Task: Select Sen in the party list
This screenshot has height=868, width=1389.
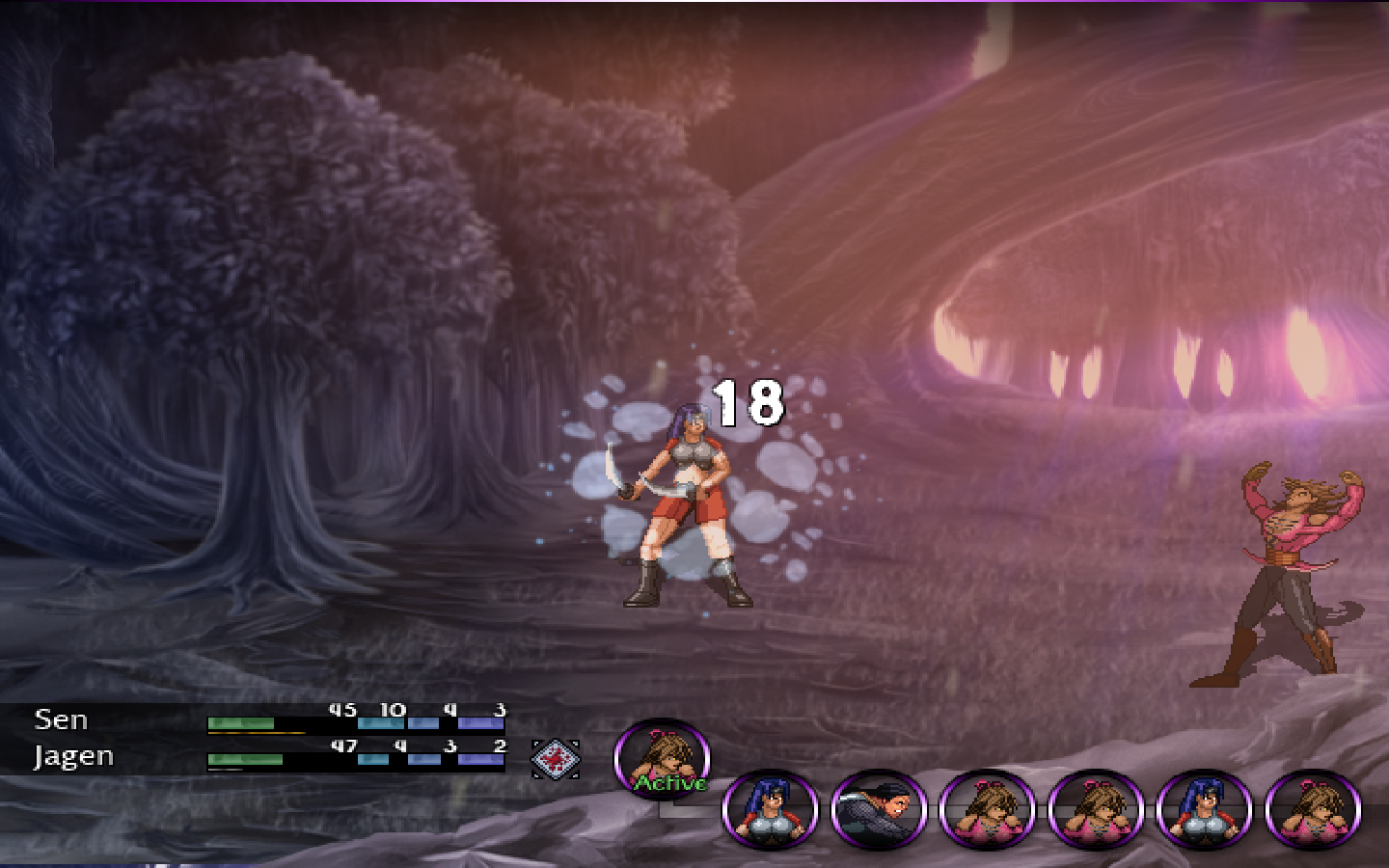Action: 61,719
